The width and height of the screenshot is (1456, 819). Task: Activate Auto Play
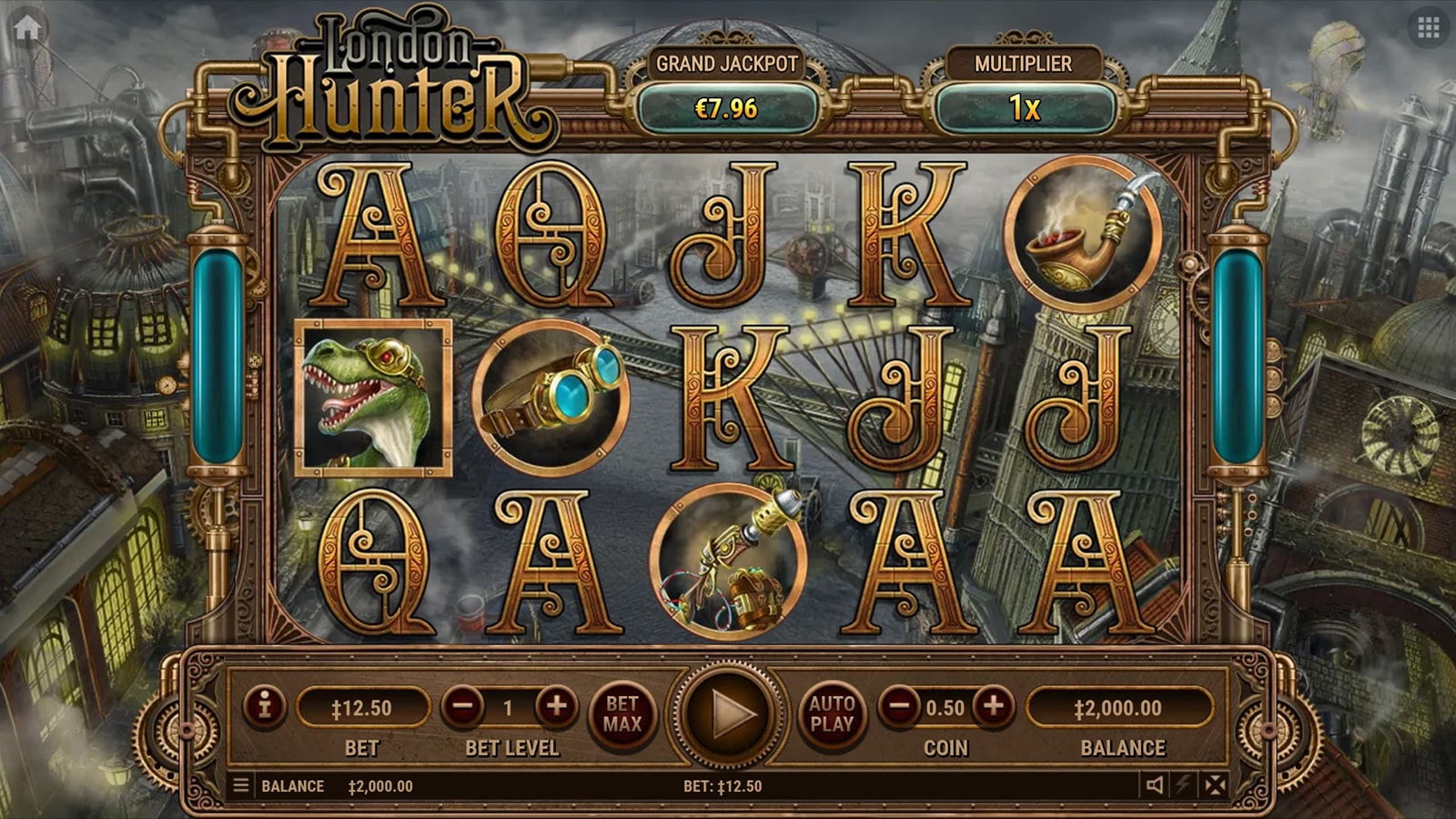(832, 713)
